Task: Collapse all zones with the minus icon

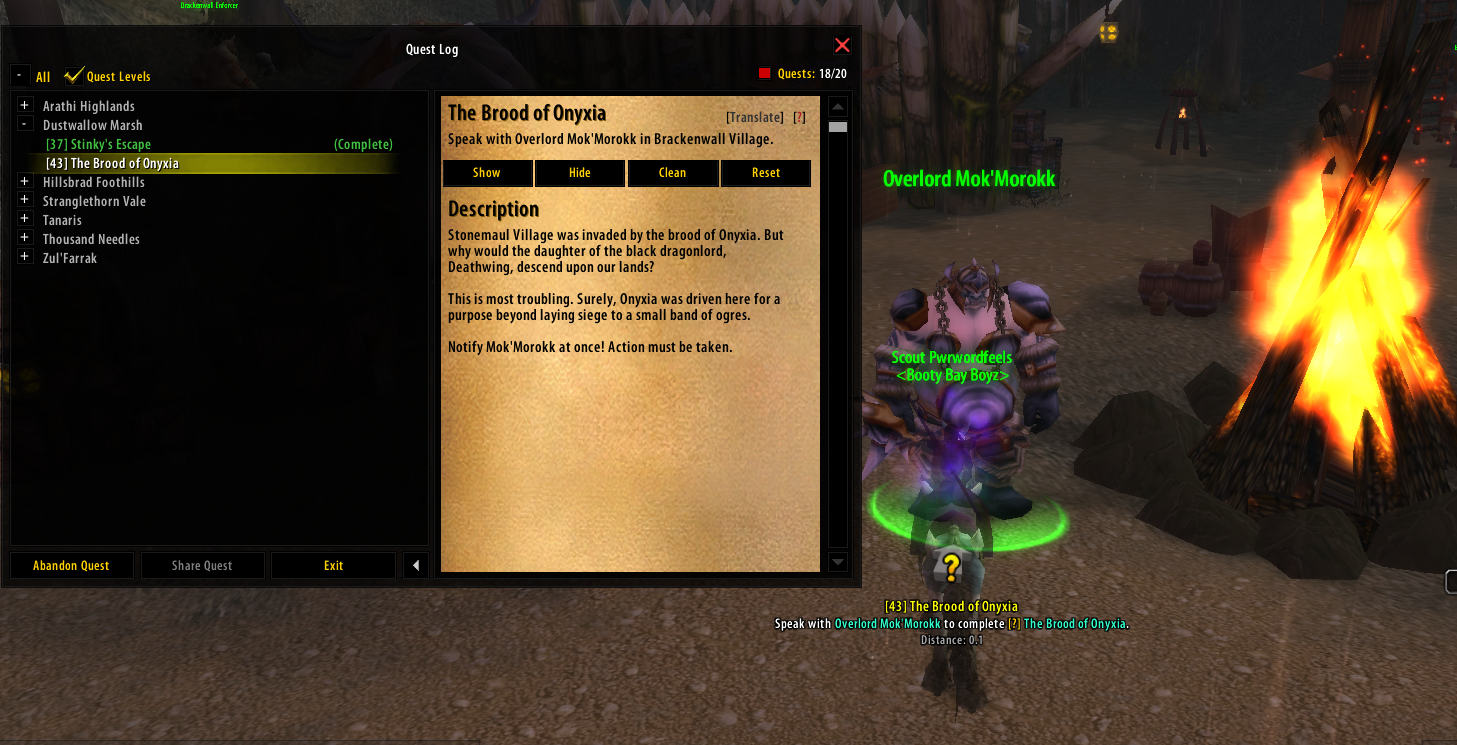Action: click(x=19, y=73)
